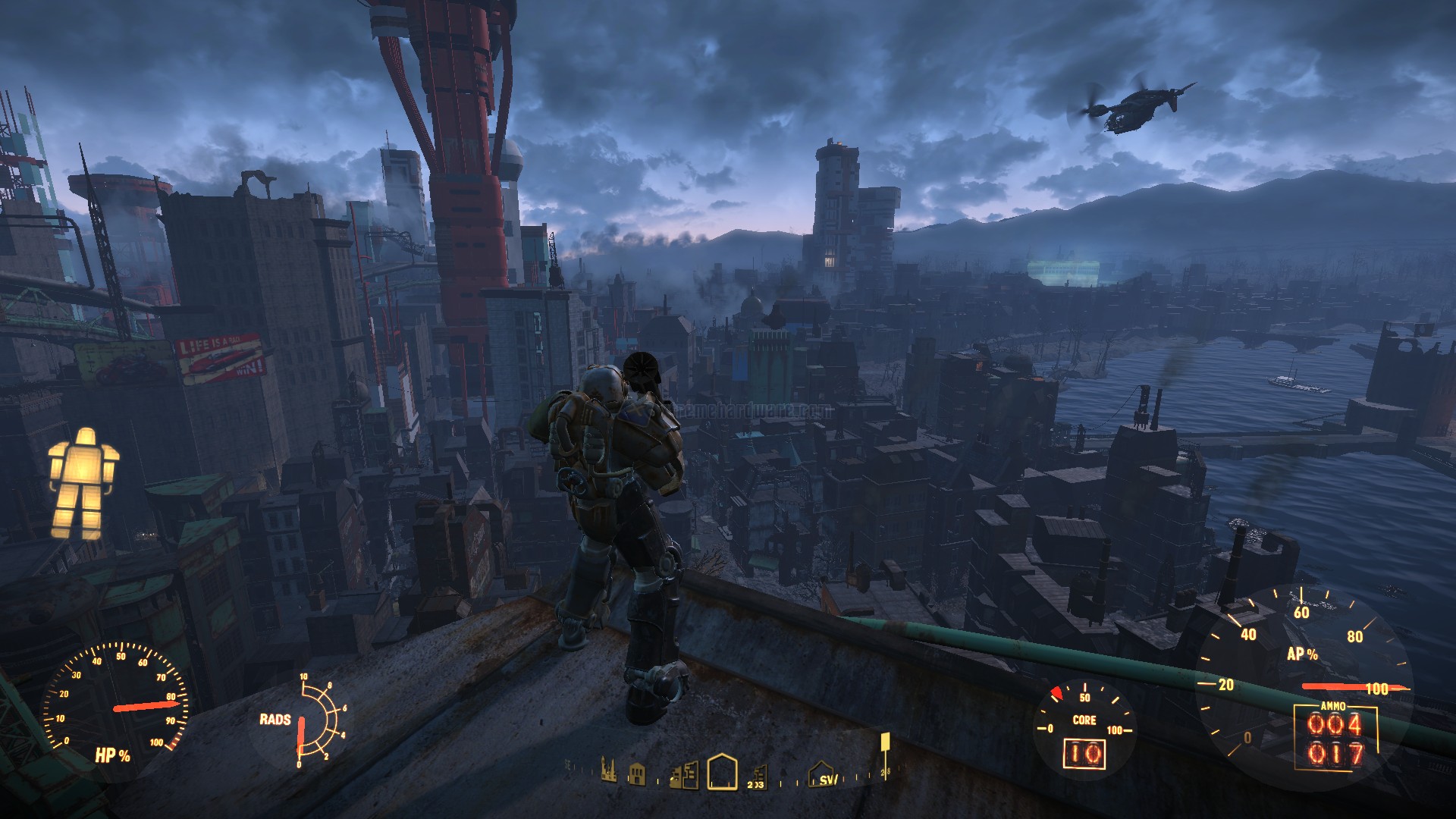This screenshot has height=819, width=1456.
Task: Select the factory skyline compass marker
Action: [608, 770]
